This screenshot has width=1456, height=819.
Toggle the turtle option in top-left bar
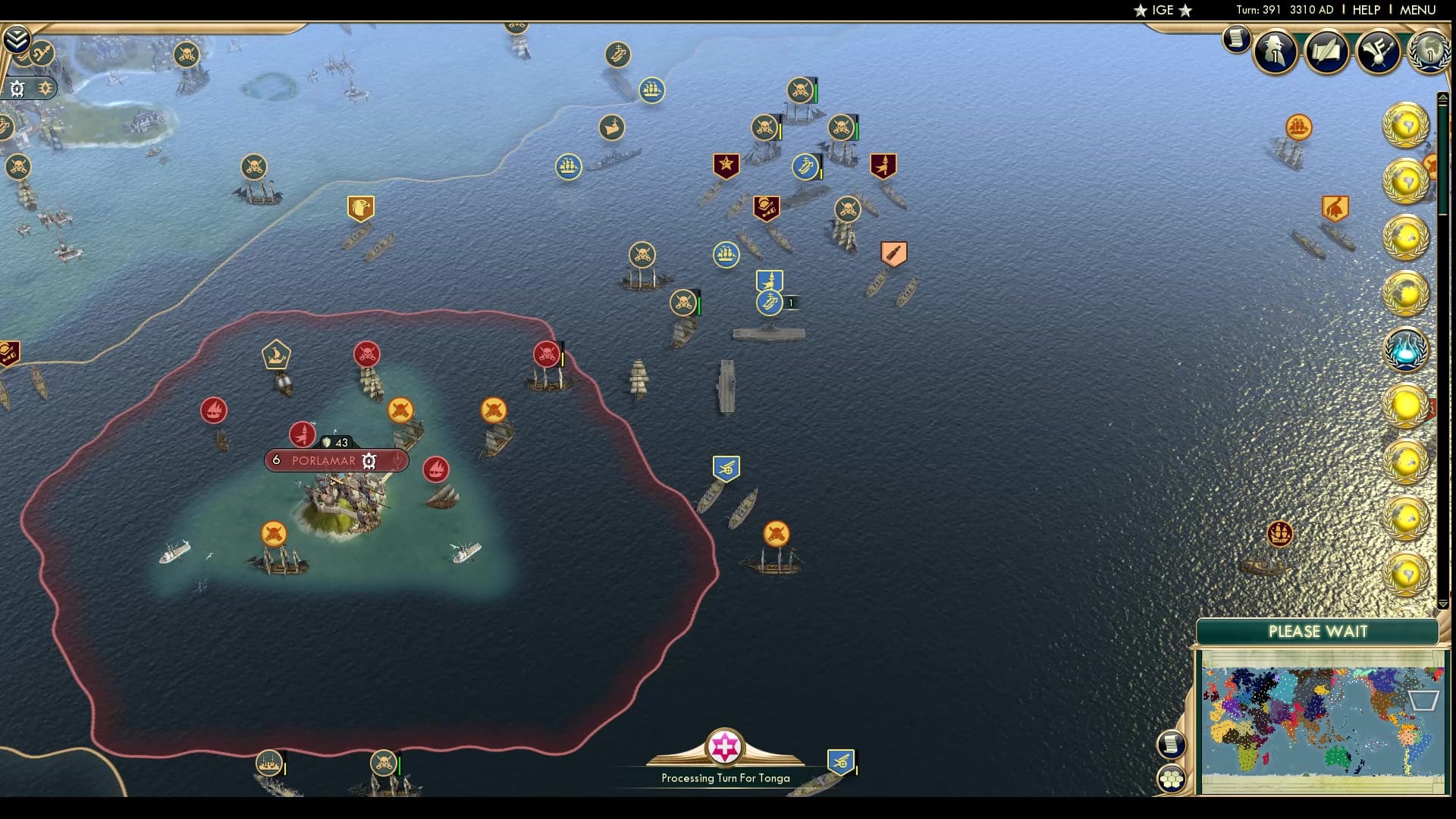pos(17,89)
